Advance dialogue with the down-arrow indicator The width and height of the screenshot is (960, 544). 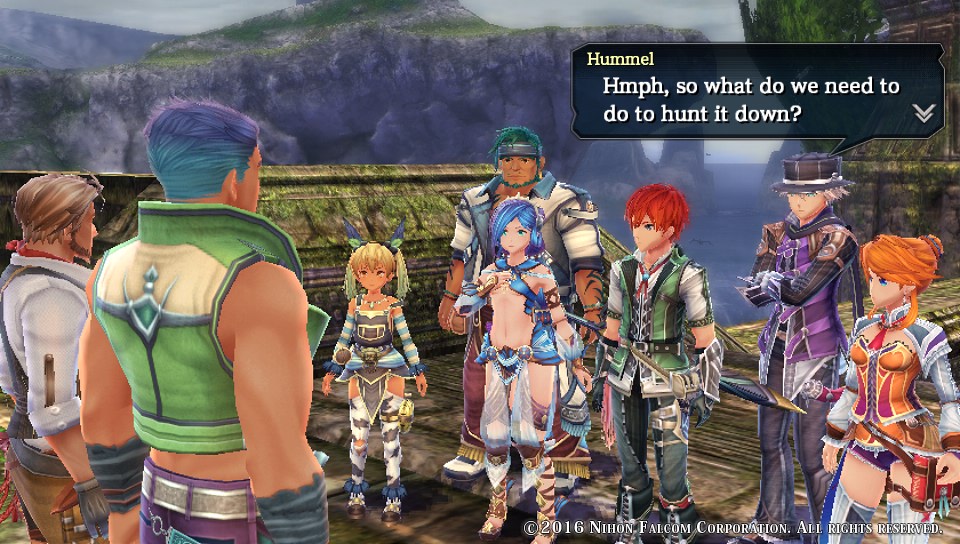[x=923, y=113]
